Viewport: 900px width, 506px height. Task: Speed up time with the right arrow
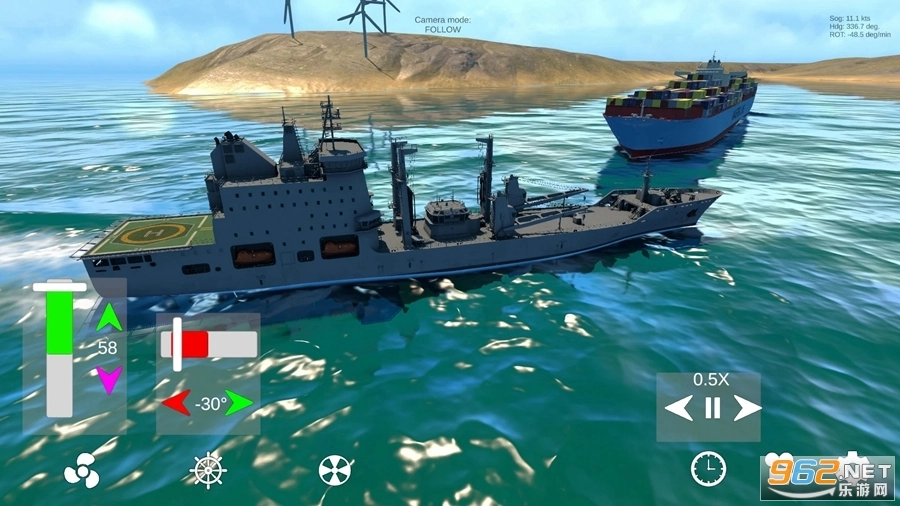[x=747, y=408]
